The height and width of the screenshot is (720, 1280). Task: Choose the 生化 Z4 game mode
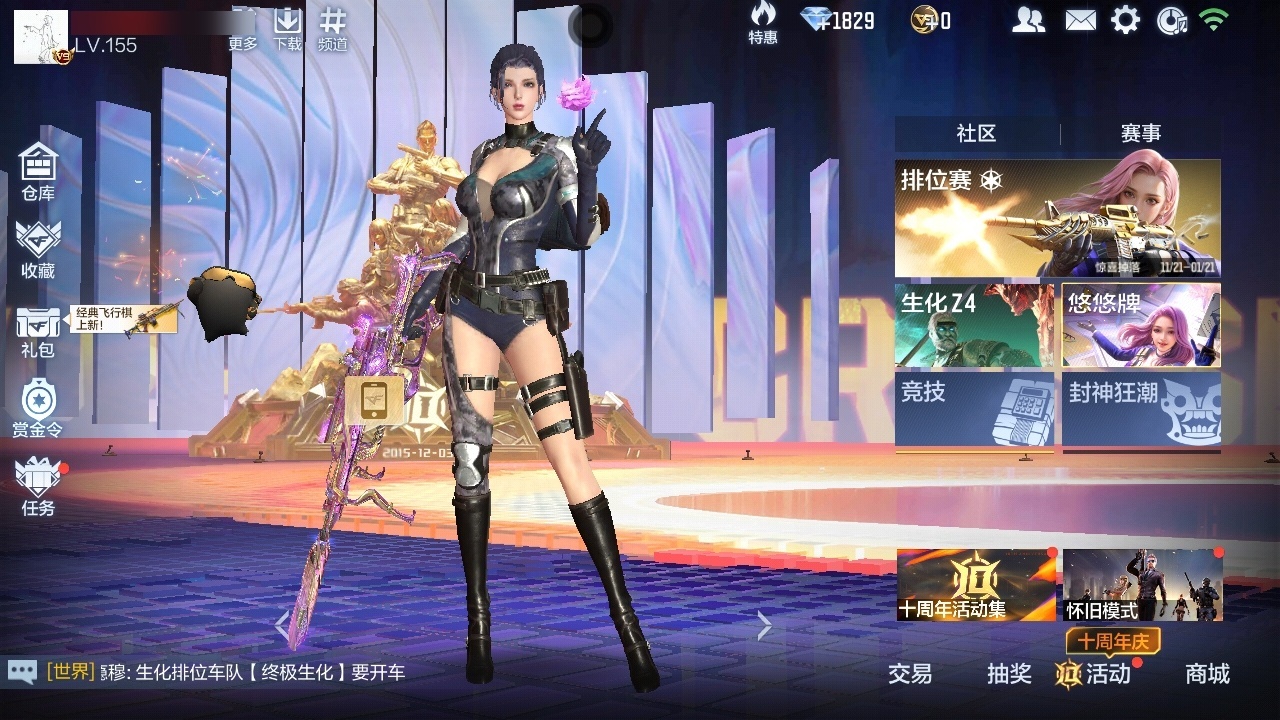974,325
